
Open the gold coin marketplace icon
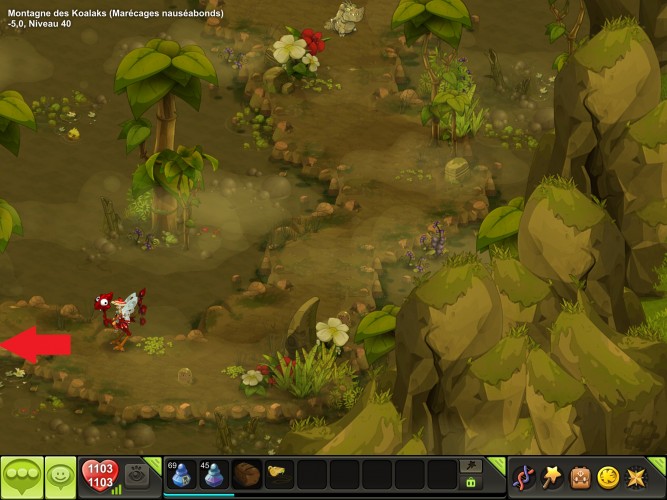(x=607, y=477)
